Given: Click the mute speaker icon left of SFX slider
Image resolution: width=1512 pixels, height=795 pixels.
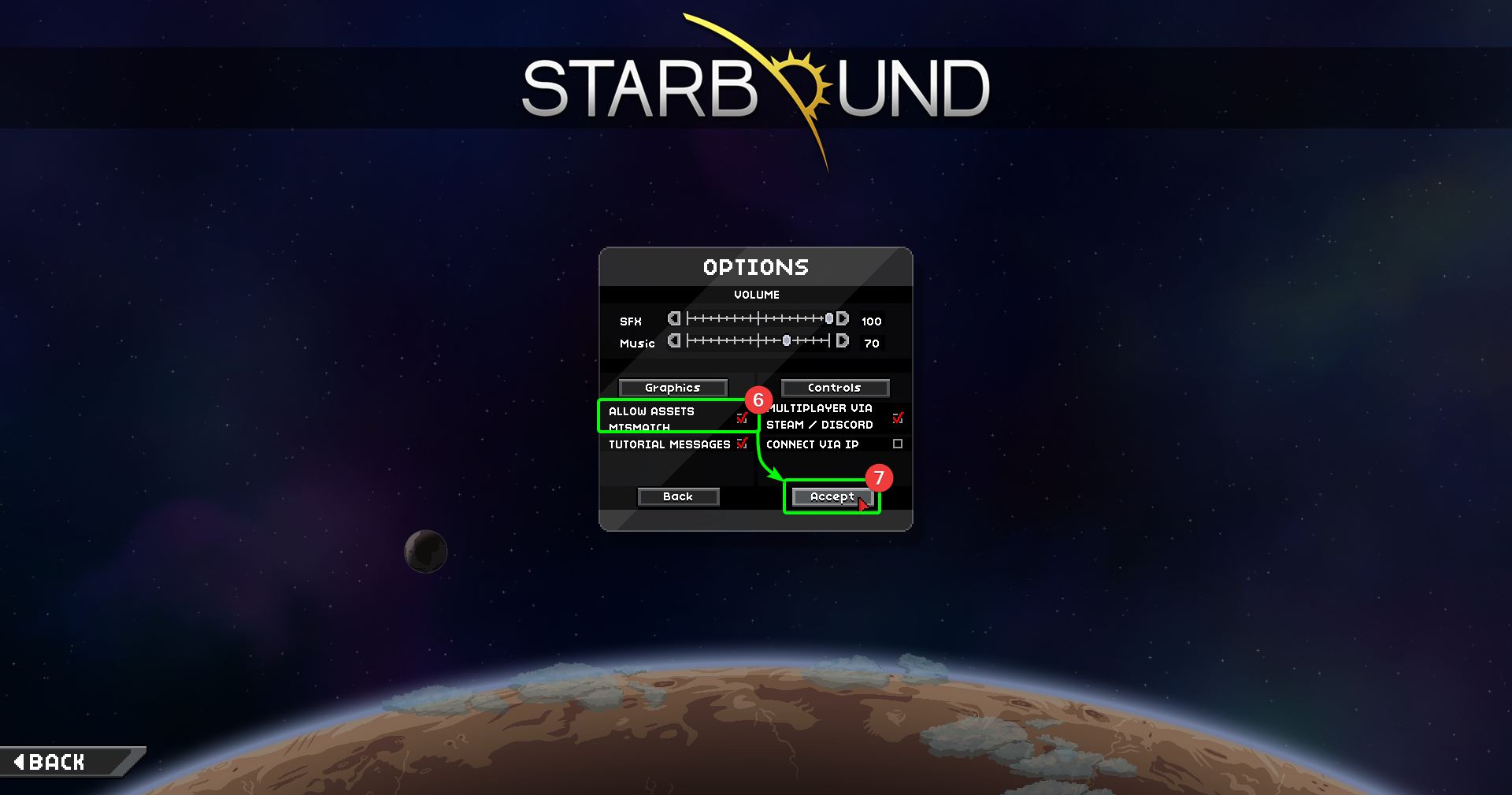Looking at the screenshot, I should tap(674, 318).
